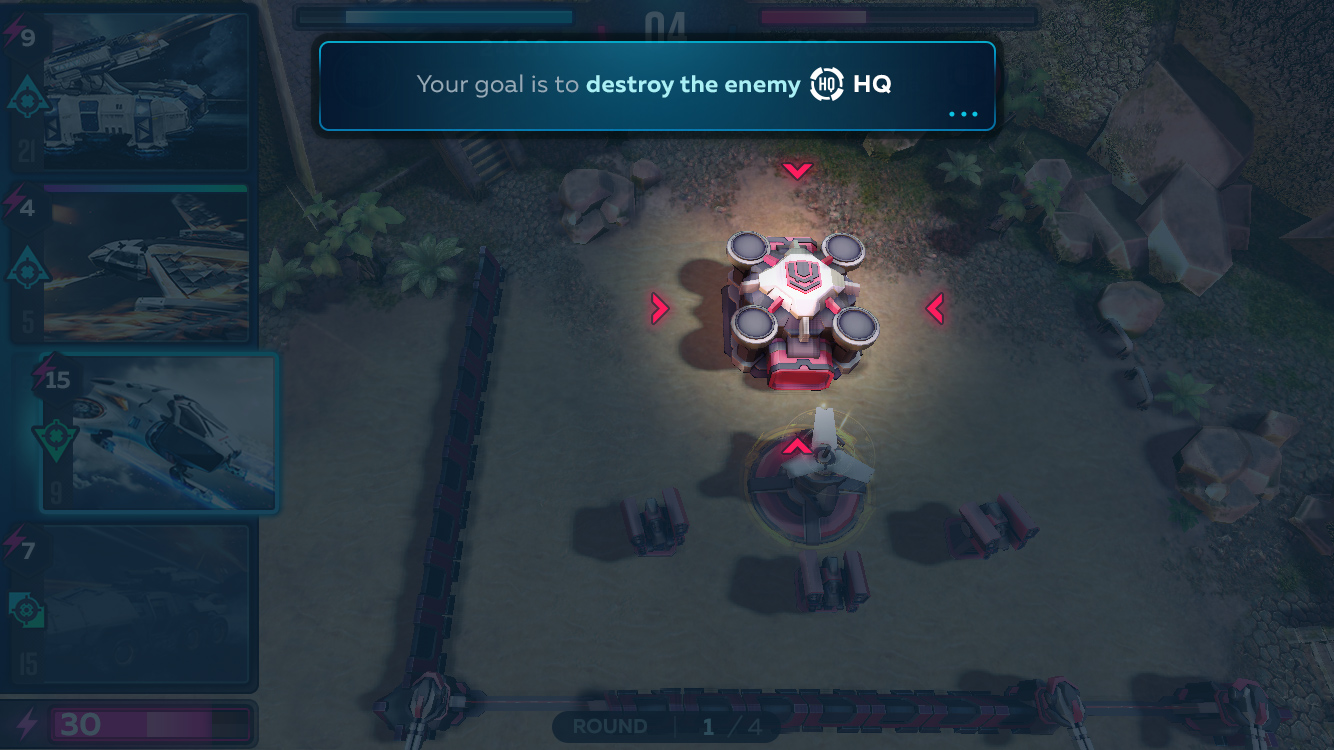Select the dimmed 7-energy unit card
The image size is (1334, 750).
point(130,606)
